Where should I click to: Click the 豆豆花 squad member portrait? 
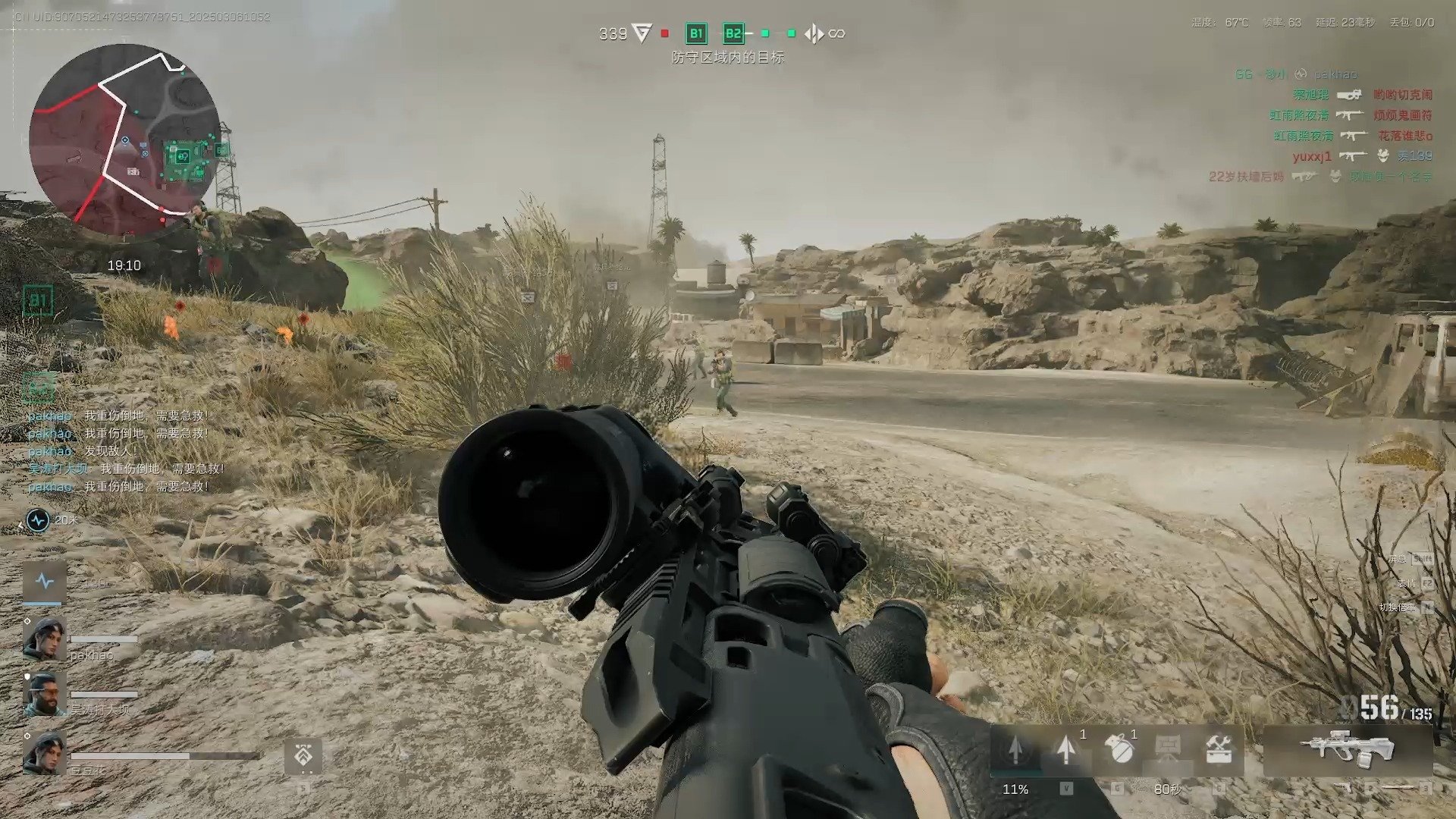point(44,754)
